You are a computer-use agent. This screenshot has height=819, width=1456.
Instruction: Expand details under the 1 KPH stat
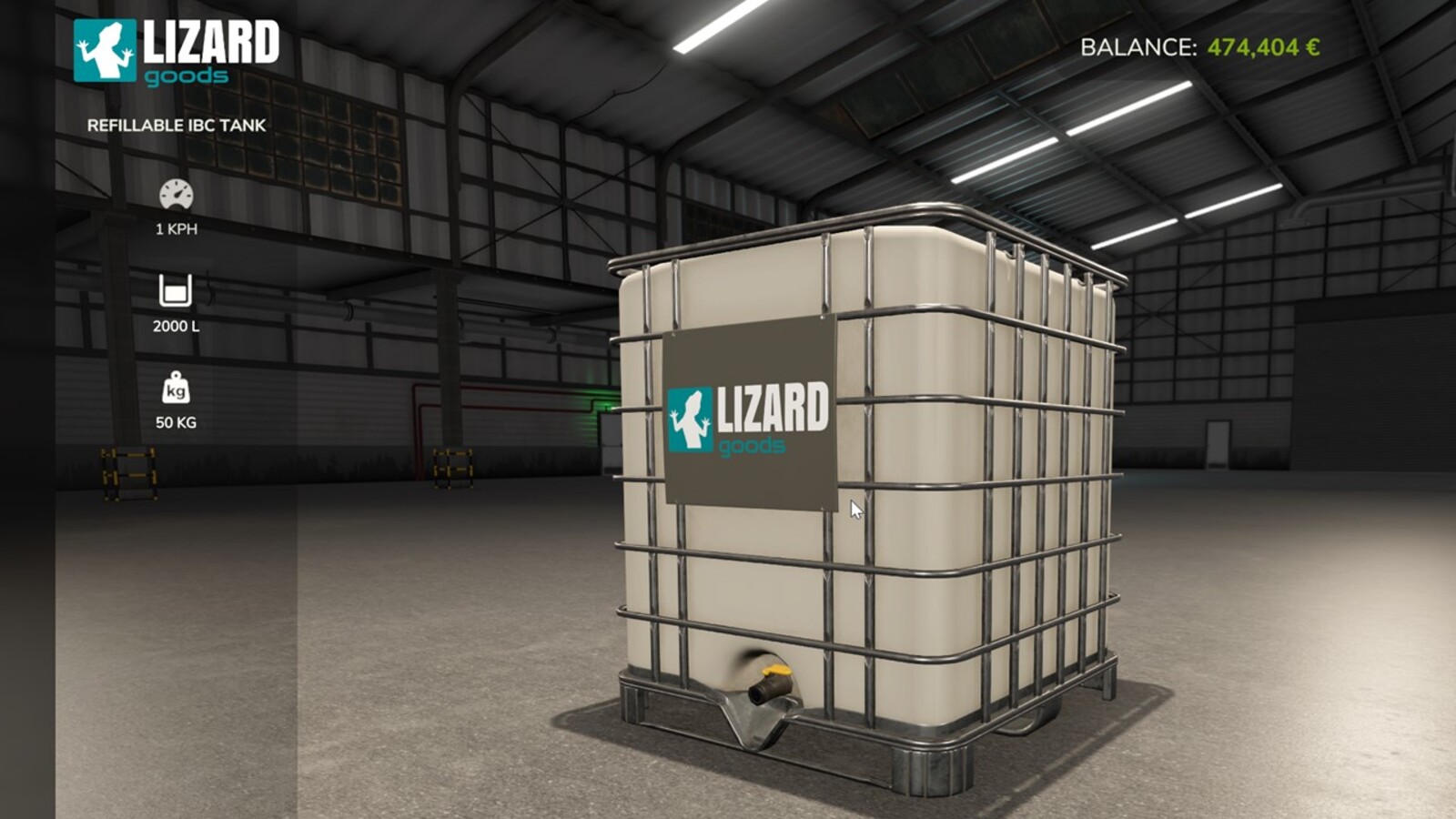pos(176,230)
